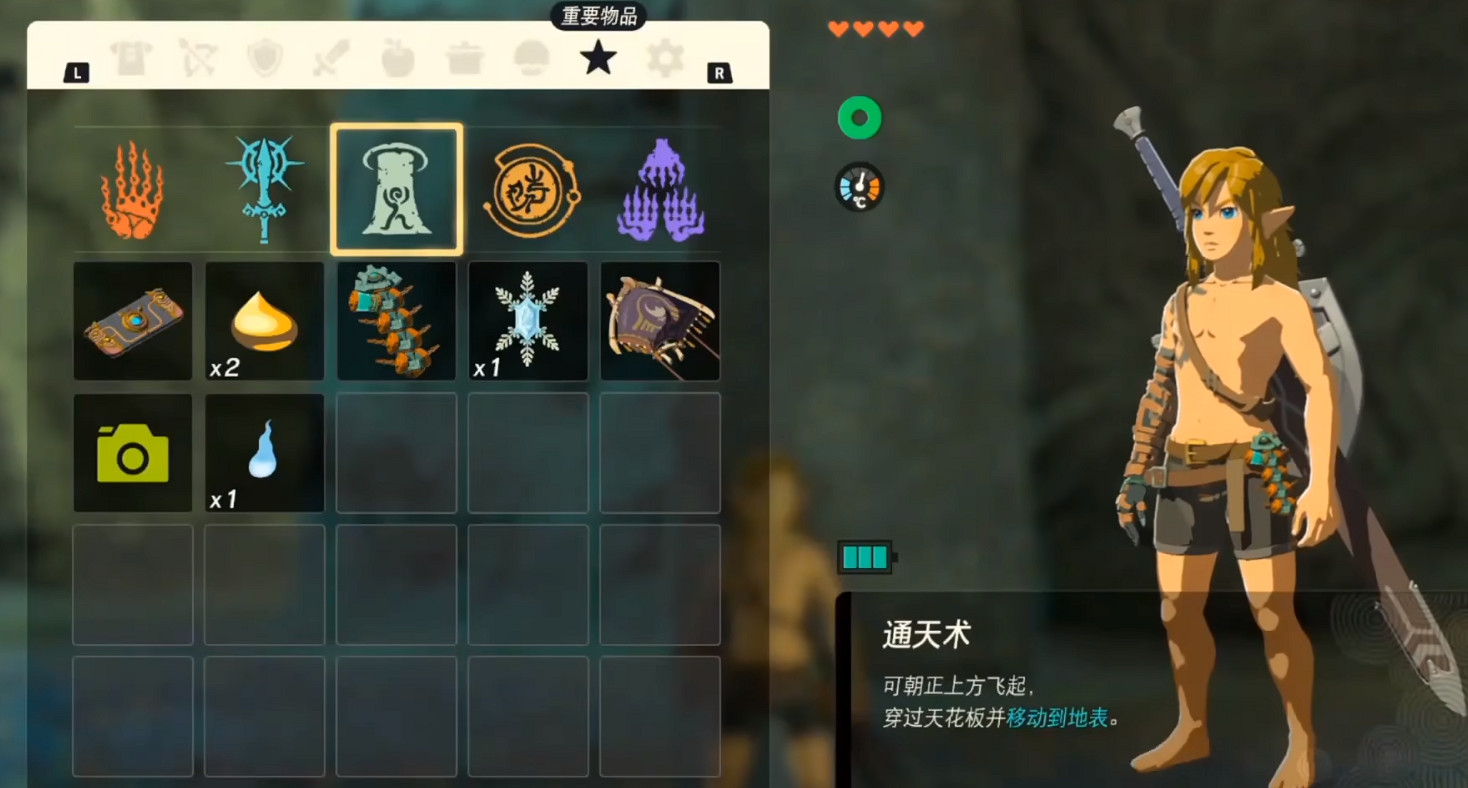
Task: Open the system settings gear tab
Action: 663,58
